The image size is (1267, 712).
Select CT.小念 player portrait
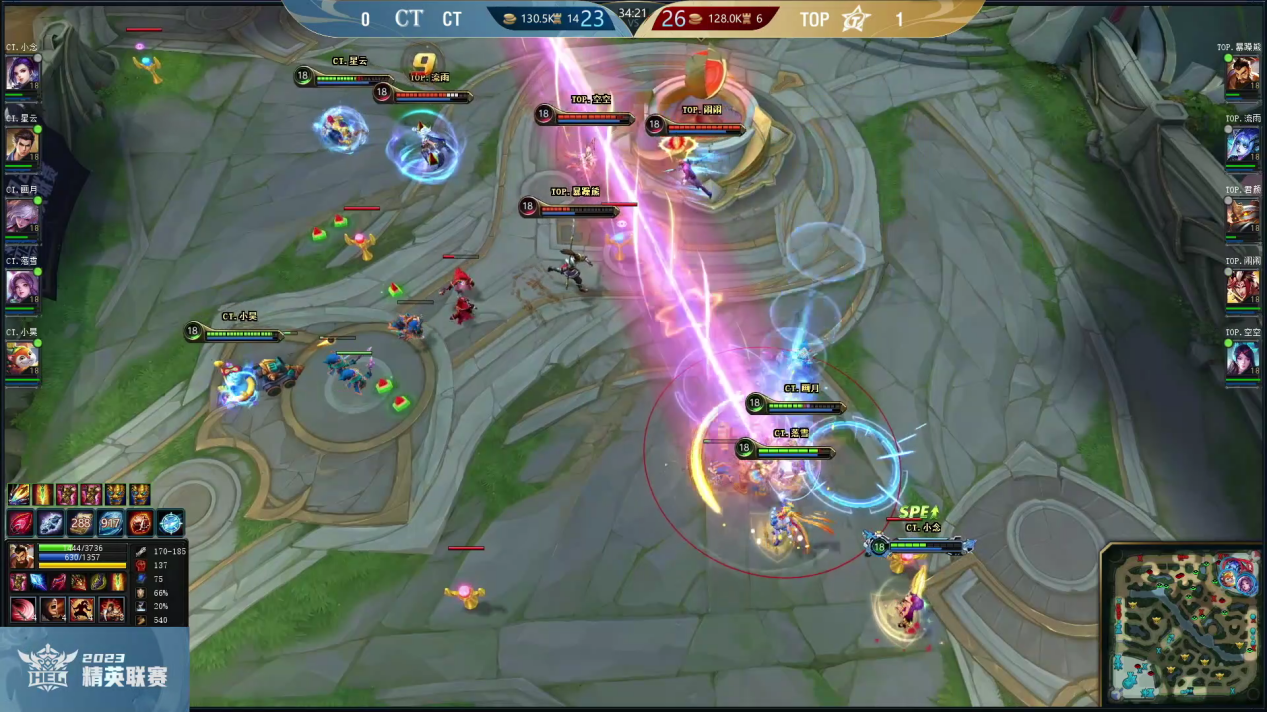[21, 74]
